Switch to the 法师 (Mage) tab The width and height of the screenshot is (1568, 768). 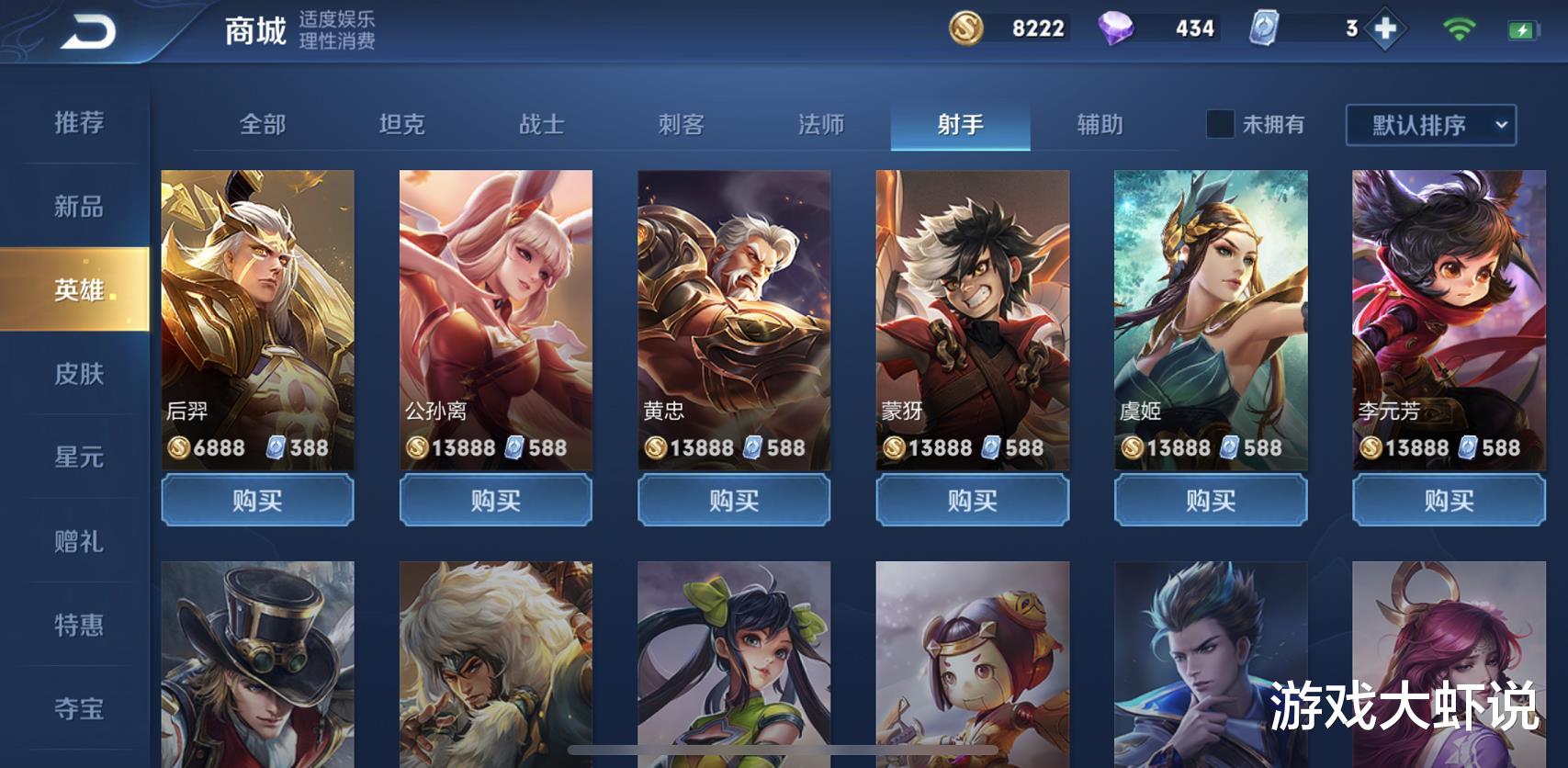[x=821, y=125]
